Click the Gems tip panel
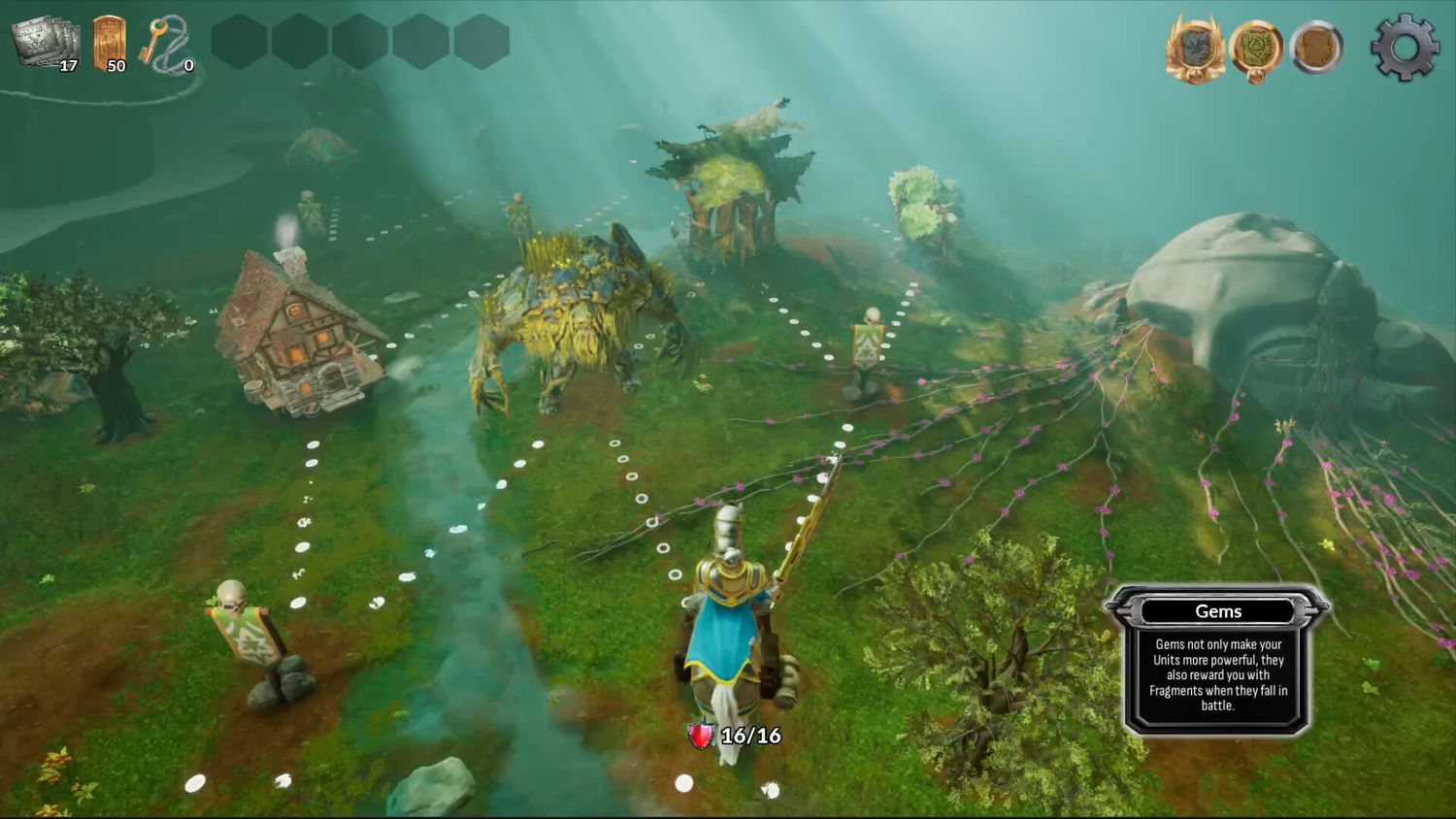 [x=1217, y=660]
